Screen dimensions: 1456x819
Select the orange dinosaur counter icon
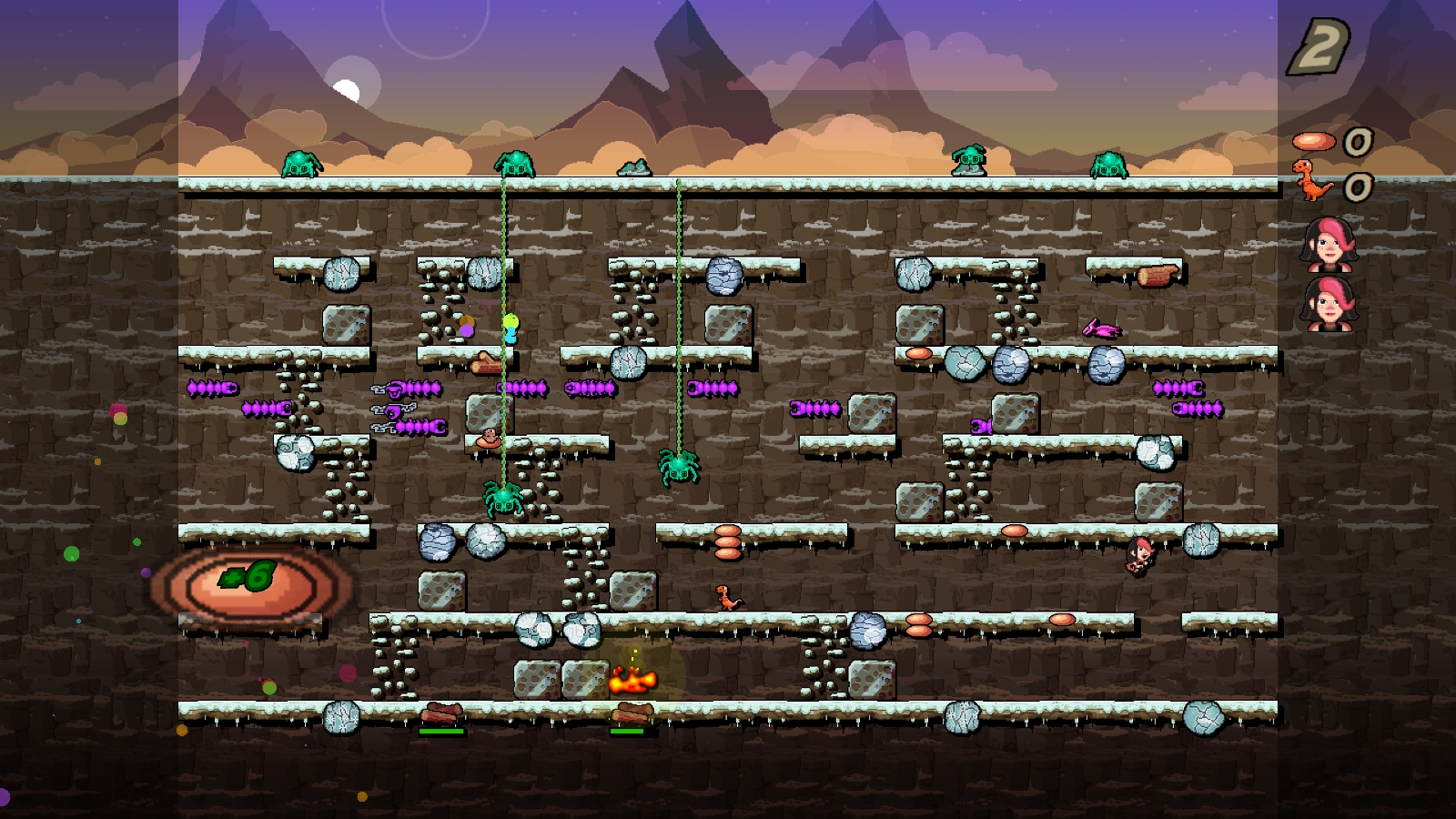click(x=1311, y=181)
